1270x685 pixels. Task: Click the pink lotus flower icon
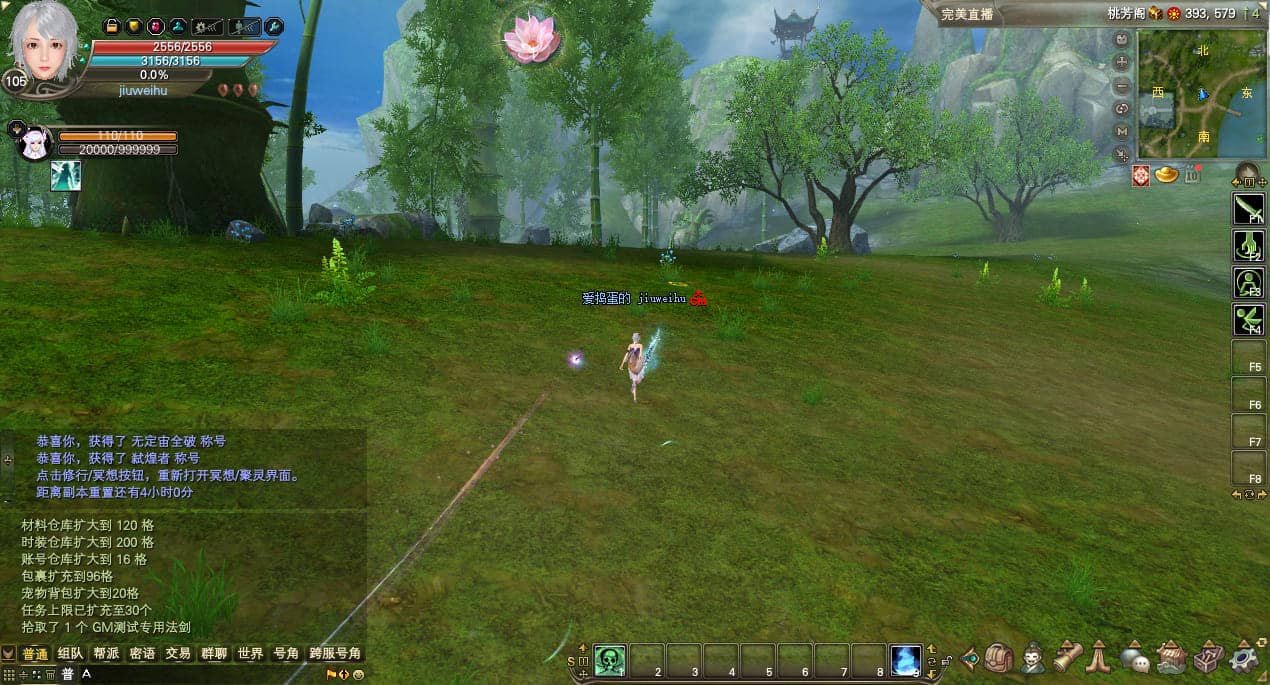pos(531,37)
